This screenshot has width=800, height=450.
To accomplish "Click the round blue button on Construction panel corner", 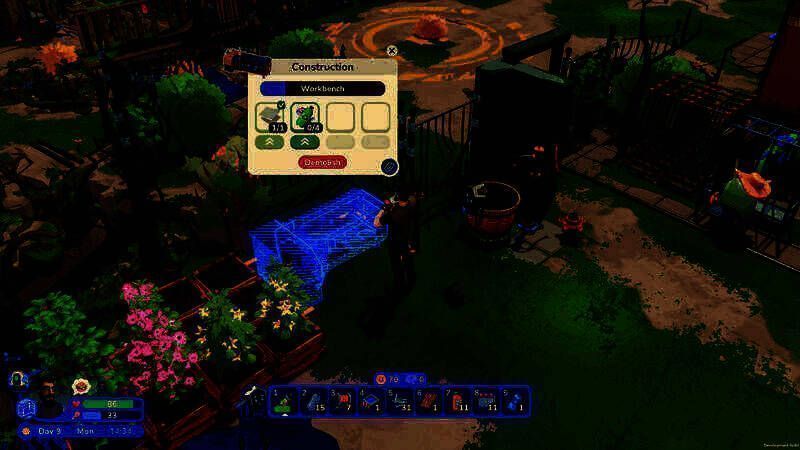I will [x=390, y=166].
